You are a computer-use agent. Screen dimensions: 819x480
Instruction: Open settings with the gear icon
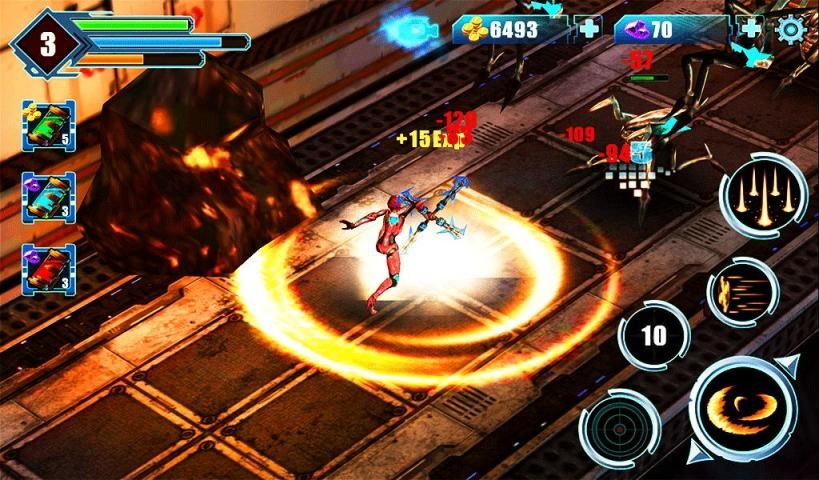[x=790, y=29]
